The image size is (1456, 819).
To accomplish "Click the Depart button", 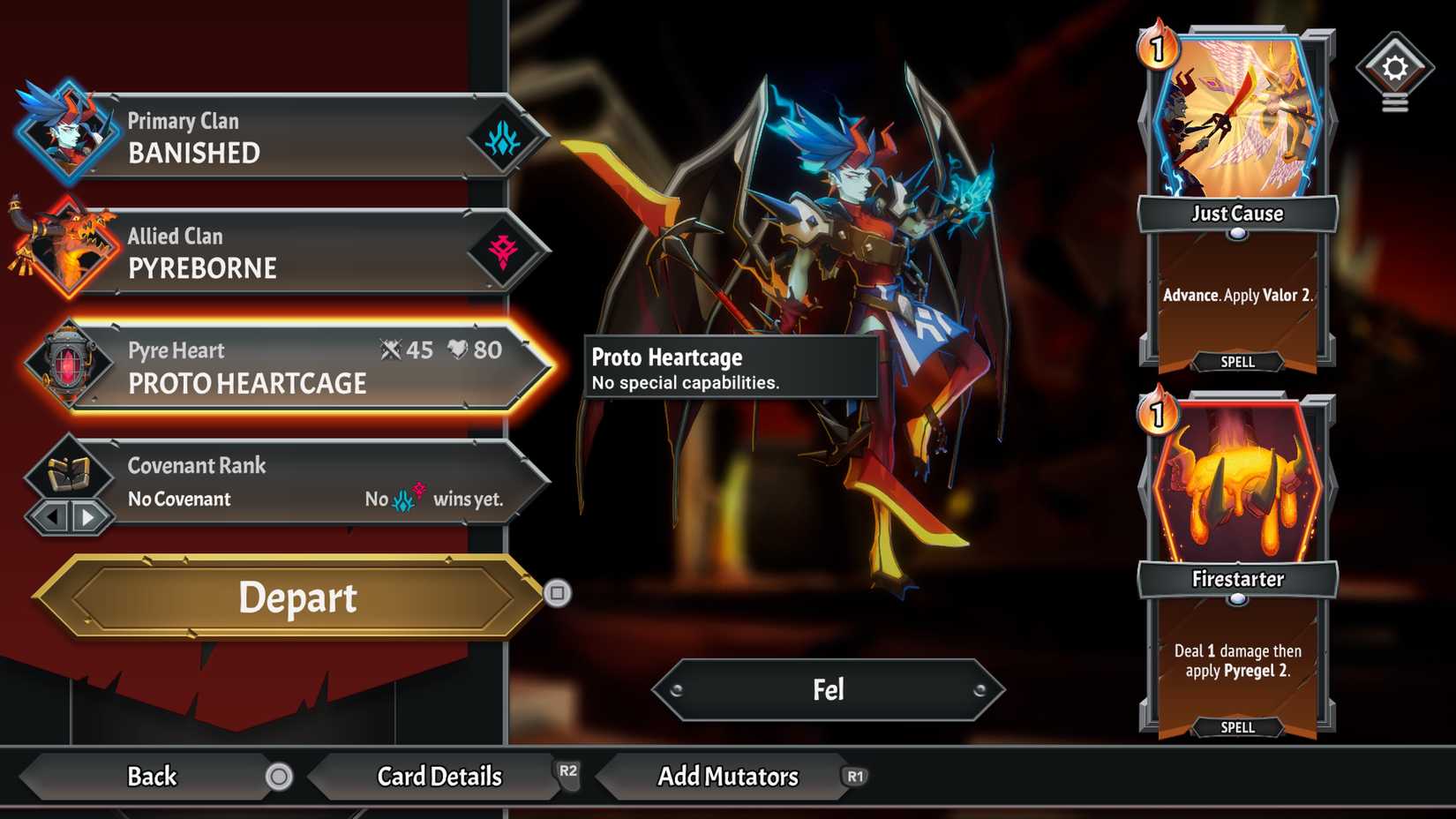I will tap(297, 598).
